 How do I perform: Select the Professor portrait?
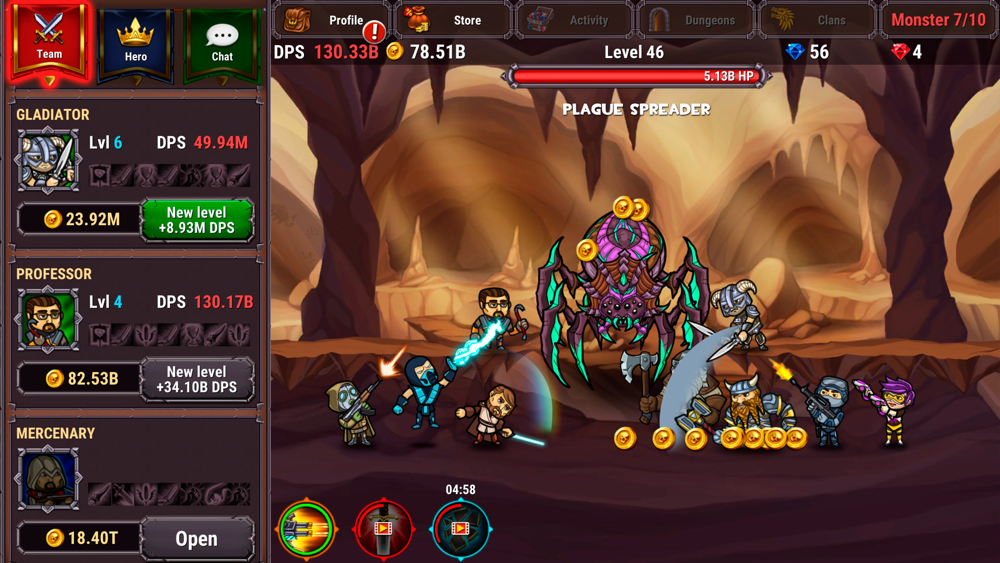pos(47,319)
